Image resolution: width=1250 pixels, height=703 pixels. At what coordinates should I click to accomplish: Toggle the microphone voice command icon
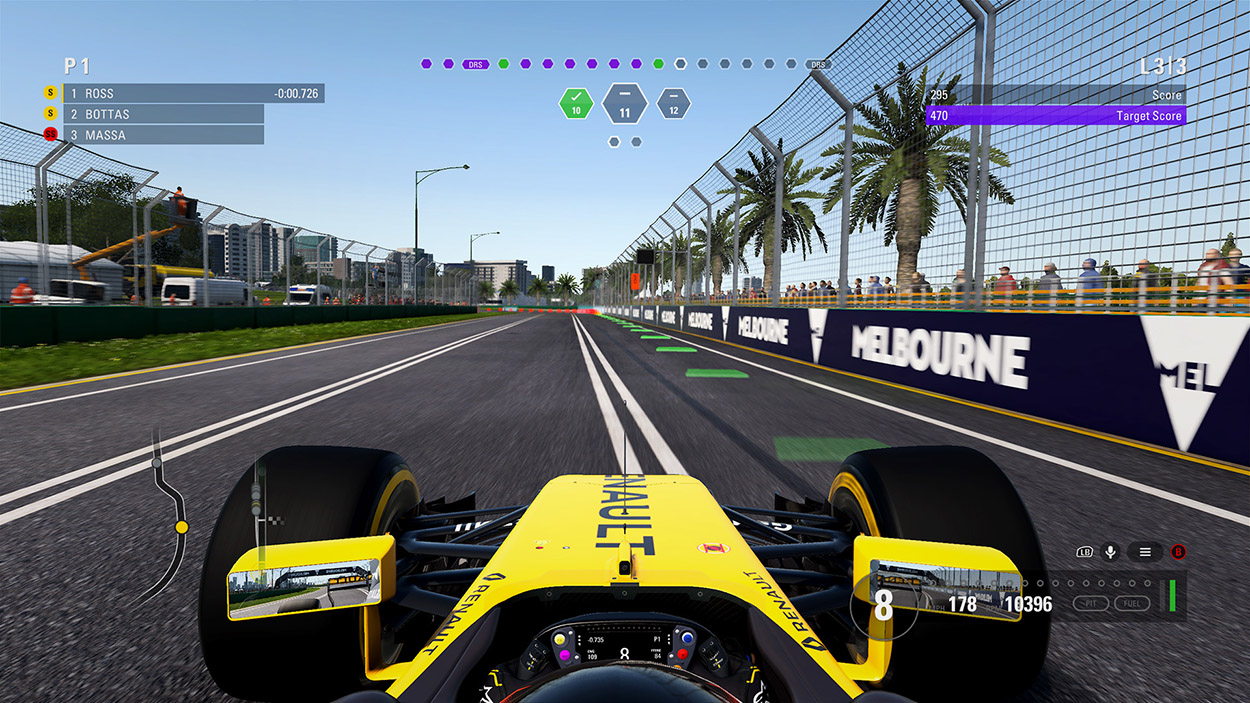(x=1110, y=551)
